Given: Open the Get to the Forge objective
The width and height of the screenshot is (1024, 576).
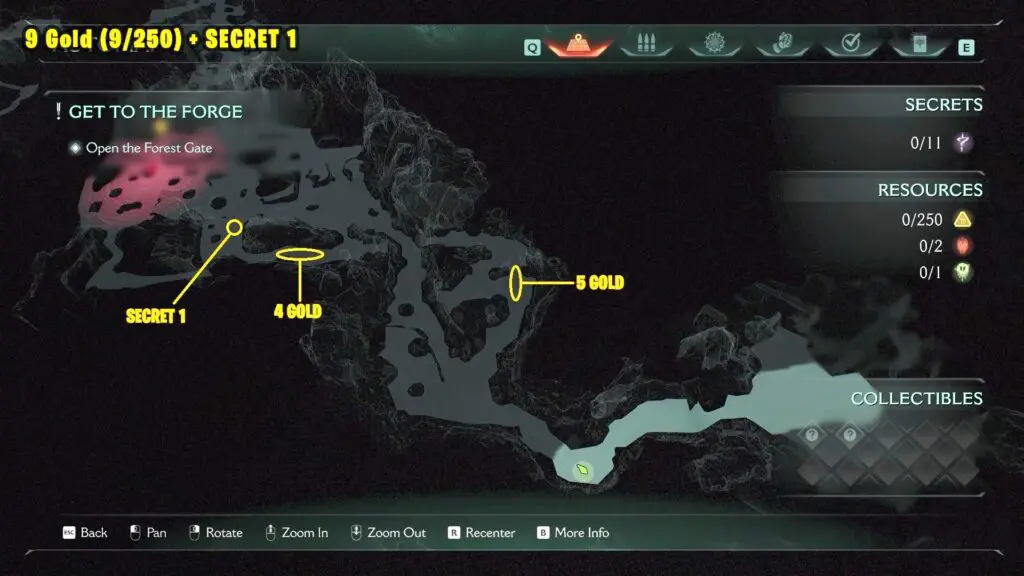Looking at the screenshot, I should tap(155, 112).
